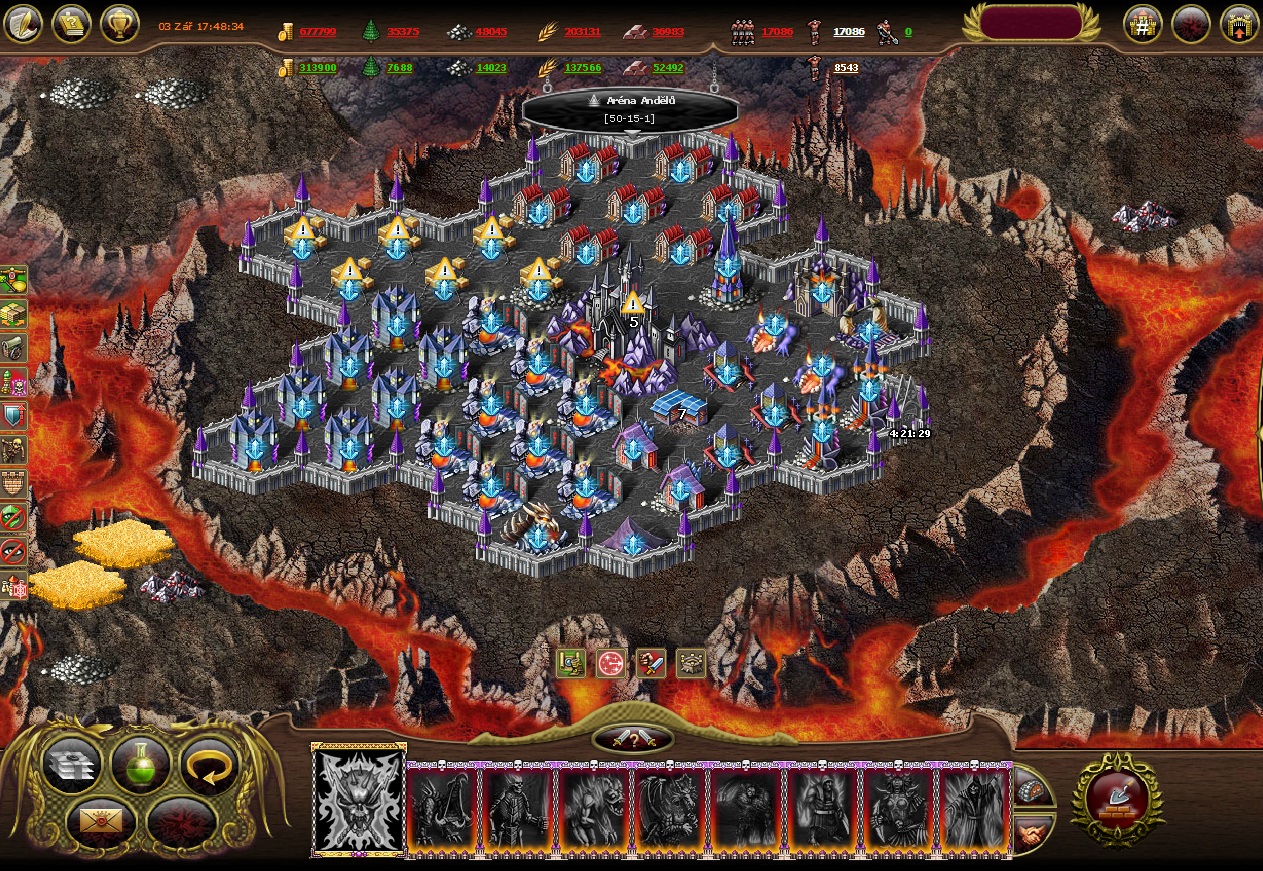Screen dimensions: 1263x871
Task: Open the quill and scroll menu
Action: click(x=22, y=23)
